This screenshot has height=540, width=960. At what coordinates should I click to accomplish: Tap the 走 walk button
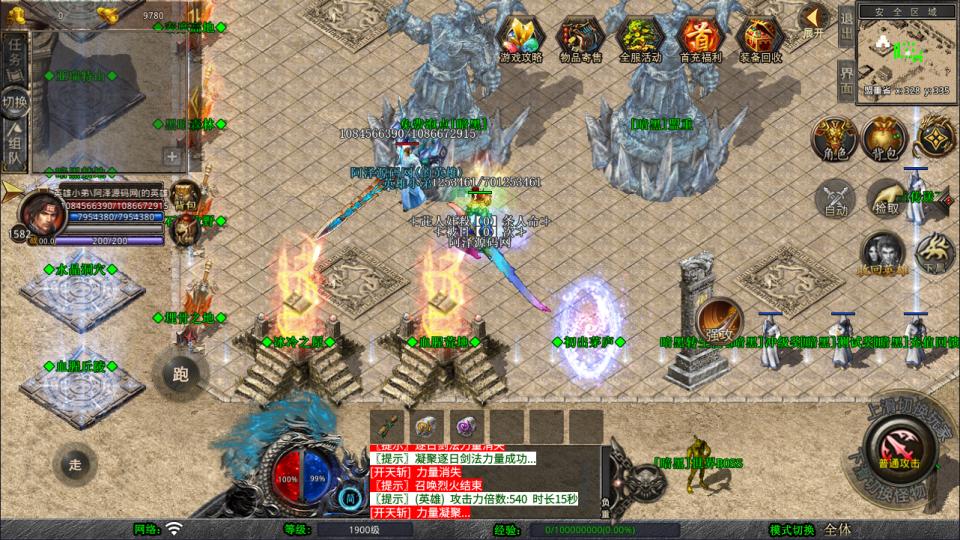click(x=76, y=464)
